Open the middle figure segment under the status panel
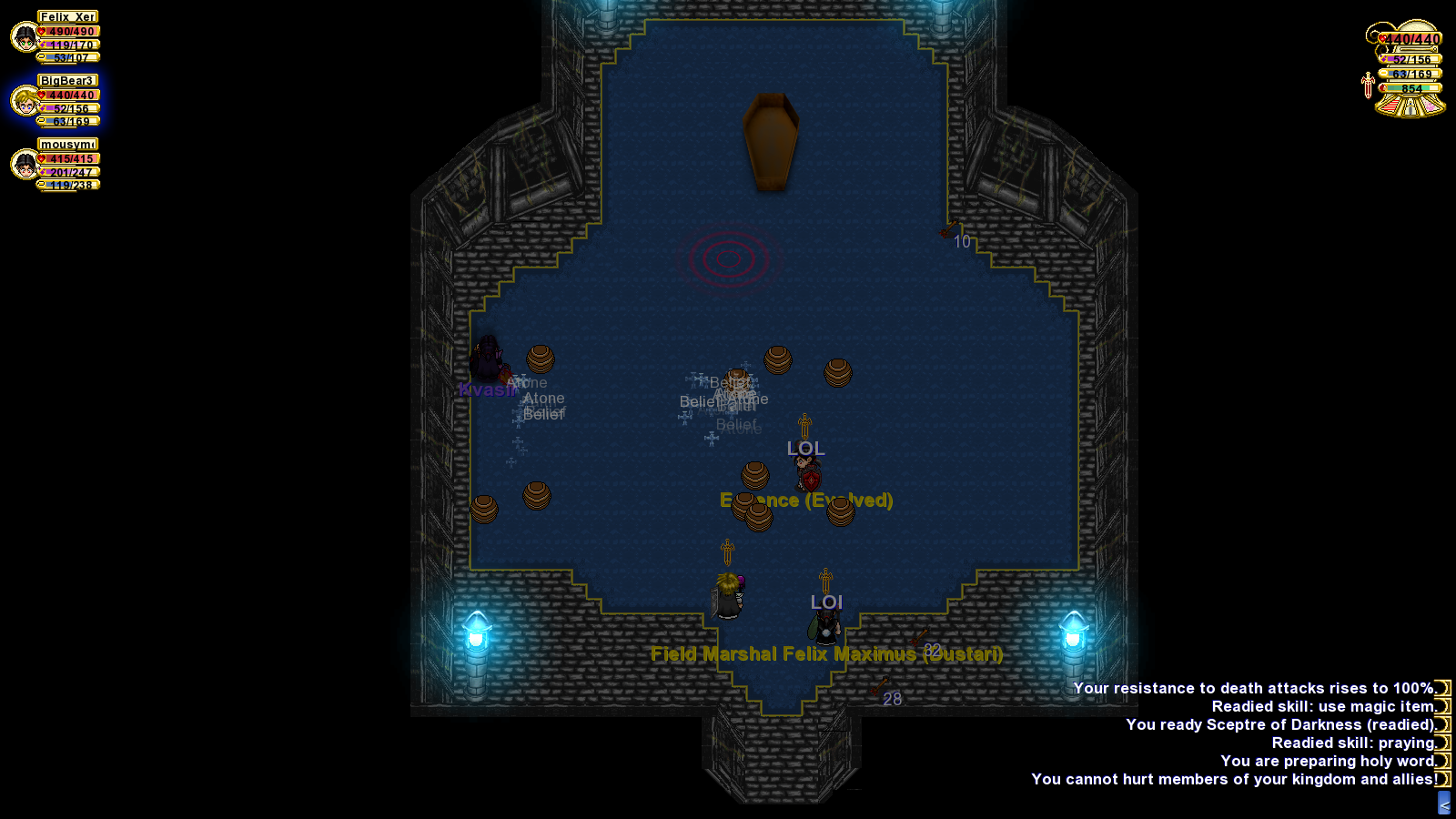 [x=1410, y=107]
